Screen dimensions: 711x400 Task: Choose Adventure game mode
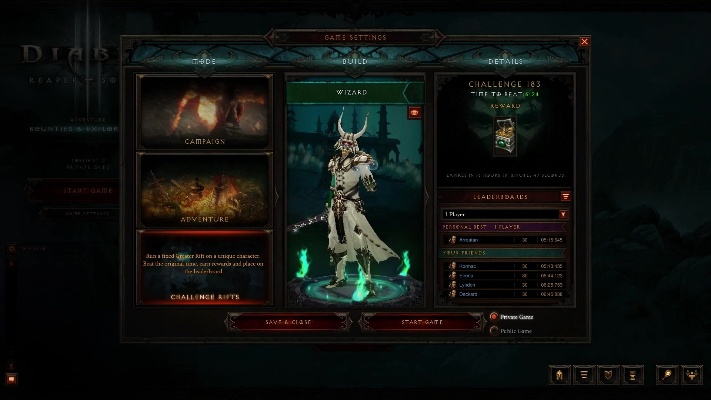pyautogui.click(x=205, y=190)
